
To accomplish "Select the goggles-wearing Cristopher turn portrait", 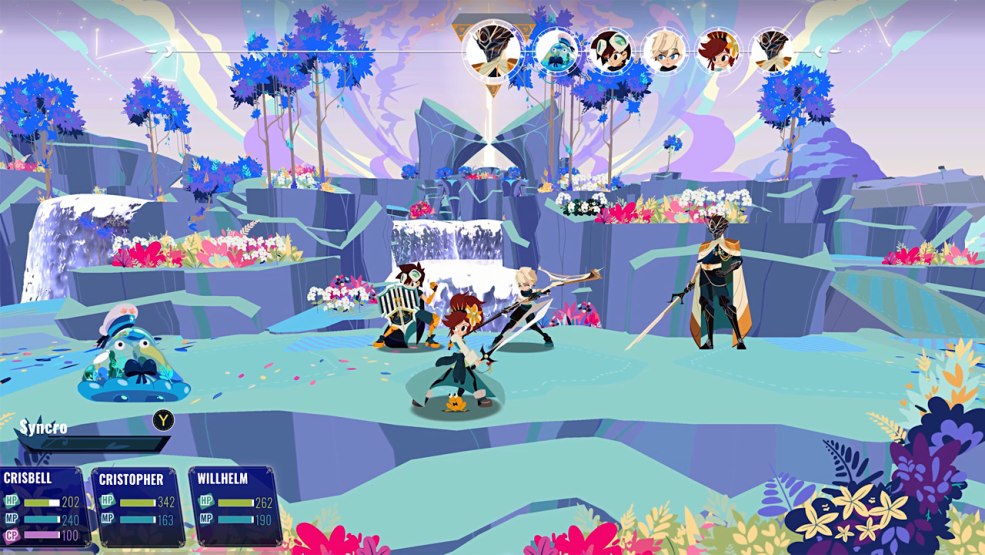I will 608,50.
